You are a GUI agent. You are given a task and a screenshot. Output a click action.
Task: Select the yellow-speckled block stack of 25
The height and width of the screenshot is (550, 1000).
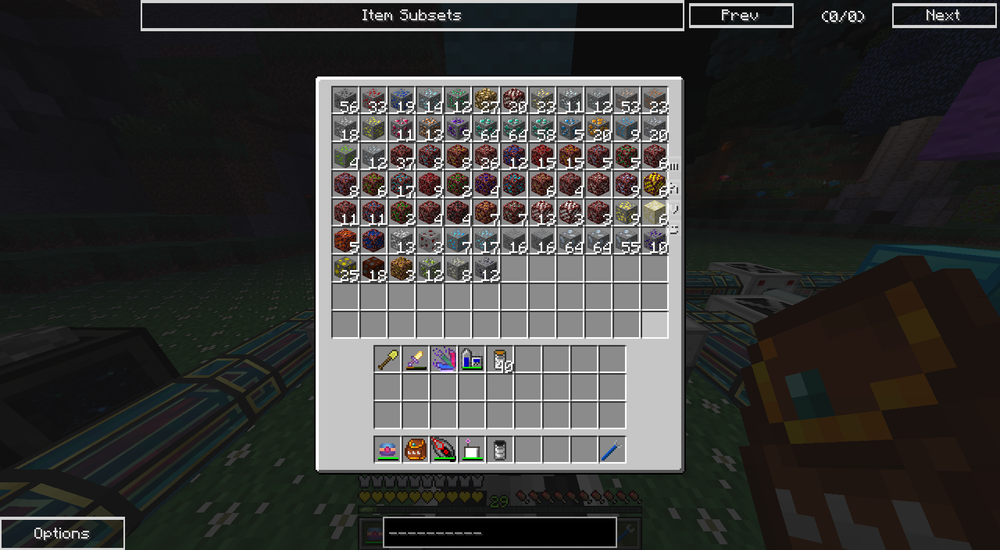pyautogui.click(x=345, y=268)
